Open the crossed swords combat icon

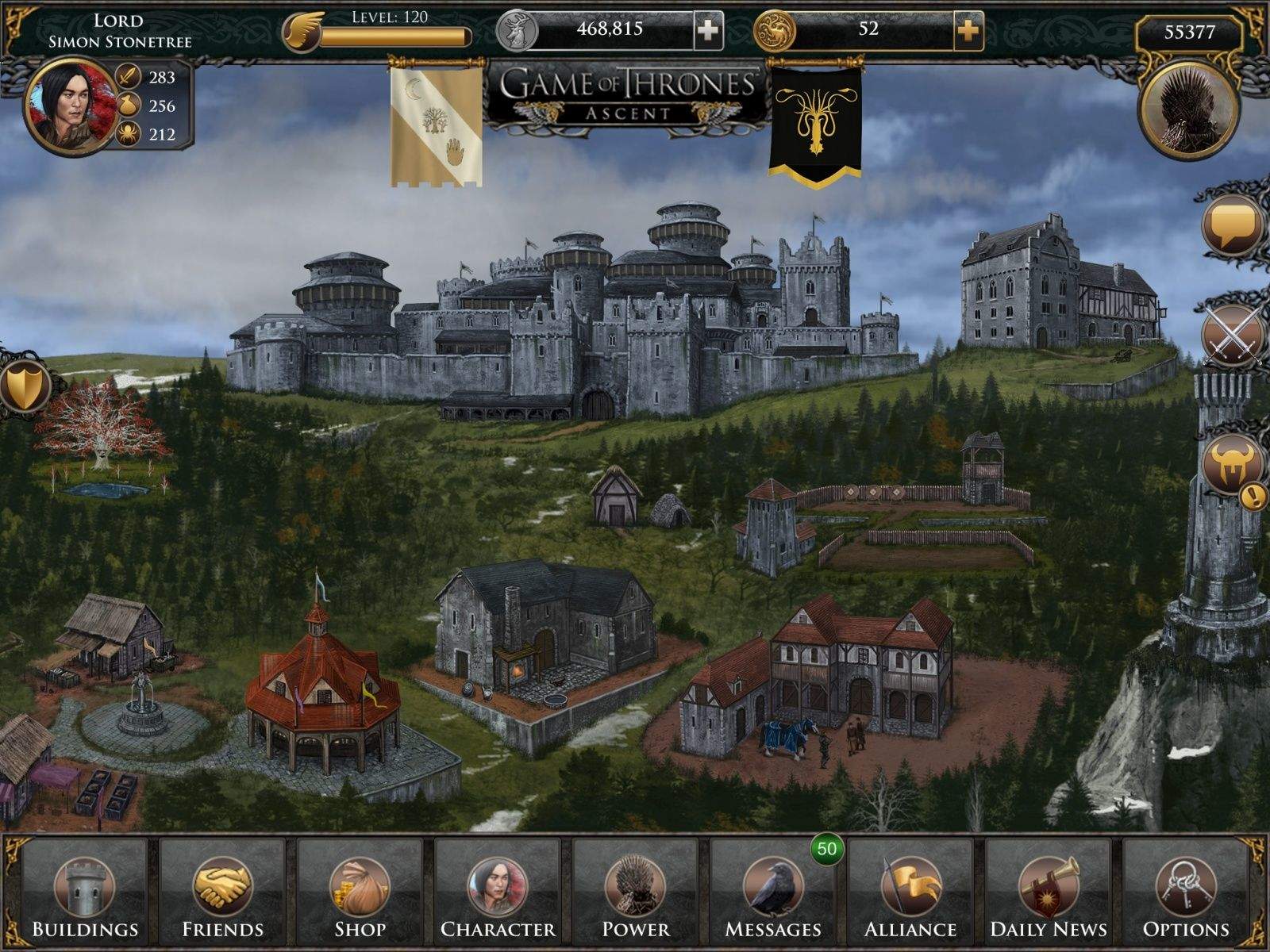point(1233,336)
